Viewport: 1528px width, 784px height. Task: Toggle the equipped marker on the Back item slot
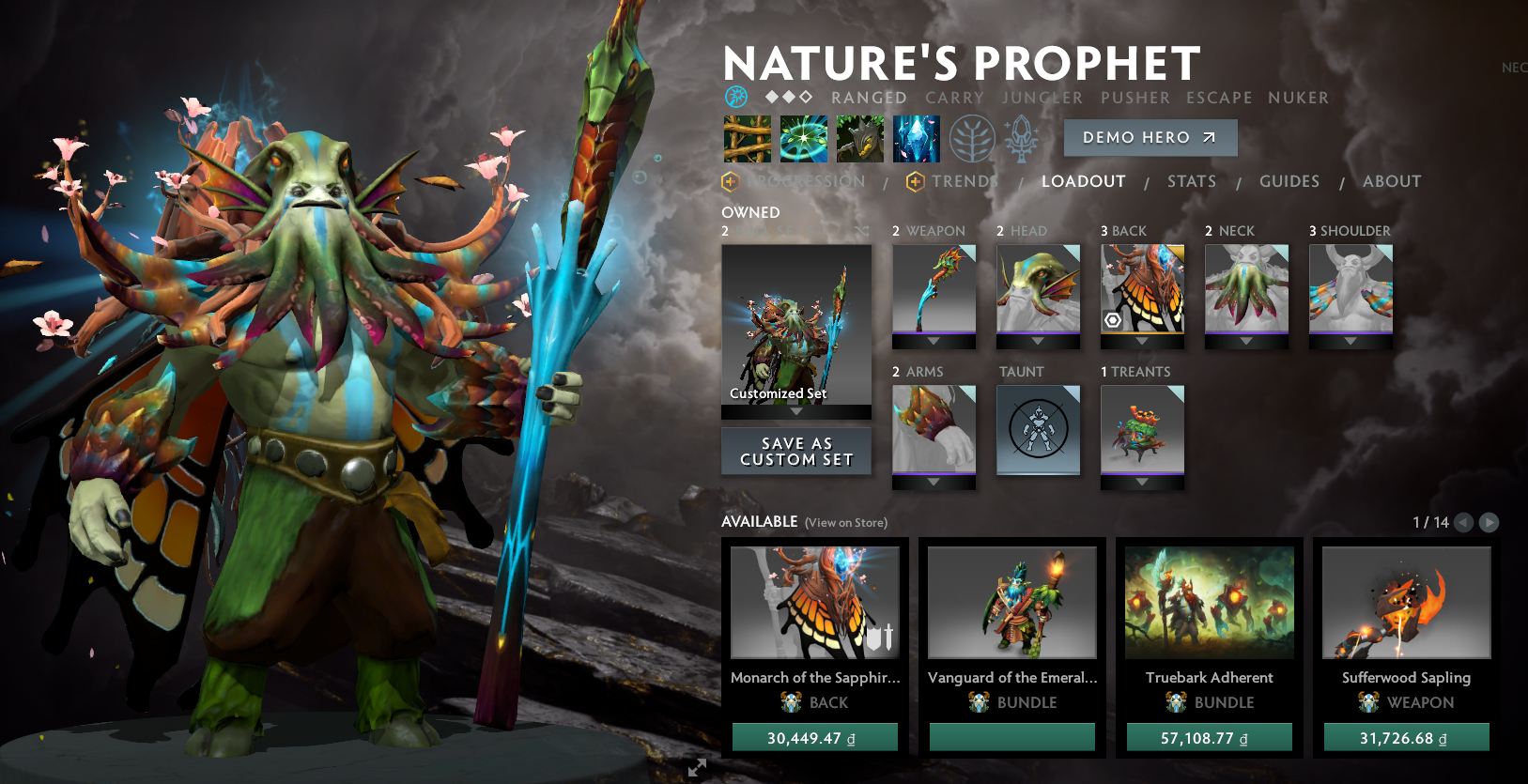tap(1112, 320)
